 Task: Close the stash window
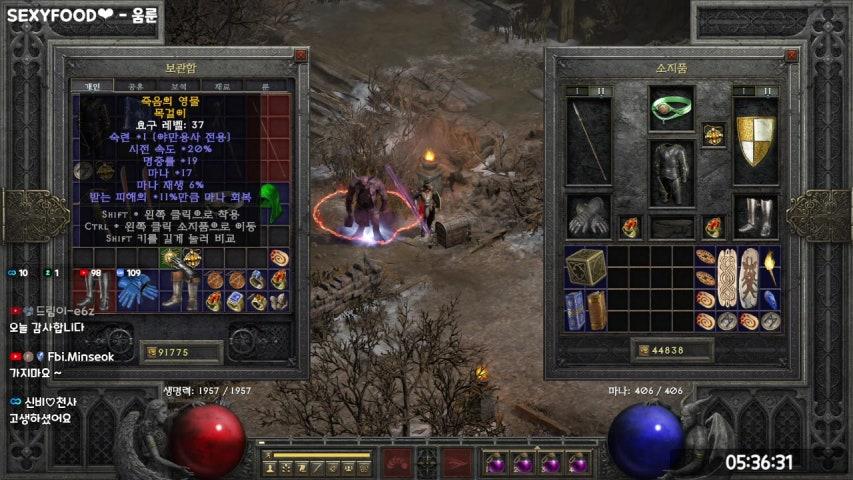(300, 57)
